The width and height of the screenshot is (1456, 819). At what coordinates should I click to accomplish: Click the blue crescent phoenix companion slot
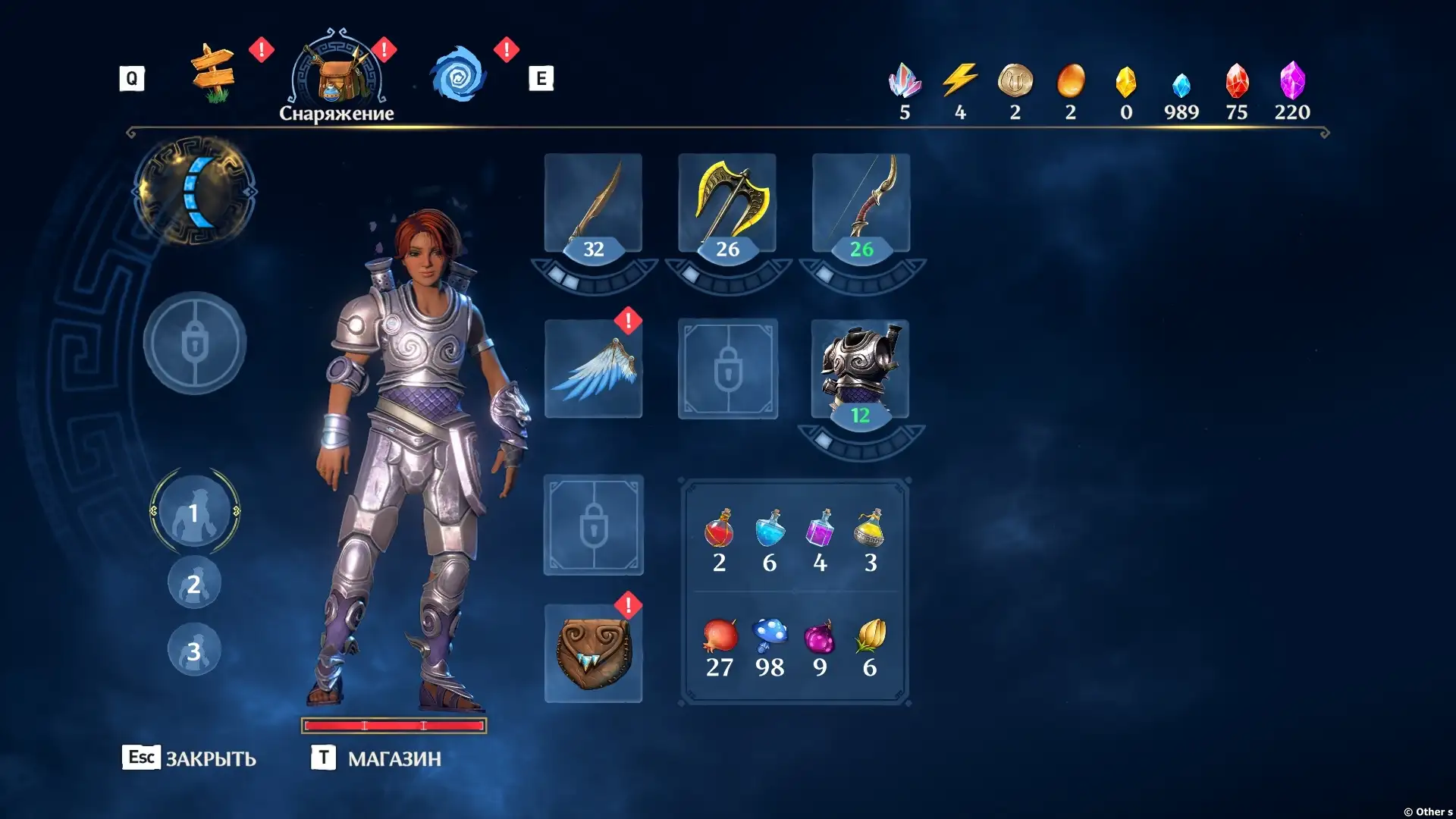click(x=196, y=191)
